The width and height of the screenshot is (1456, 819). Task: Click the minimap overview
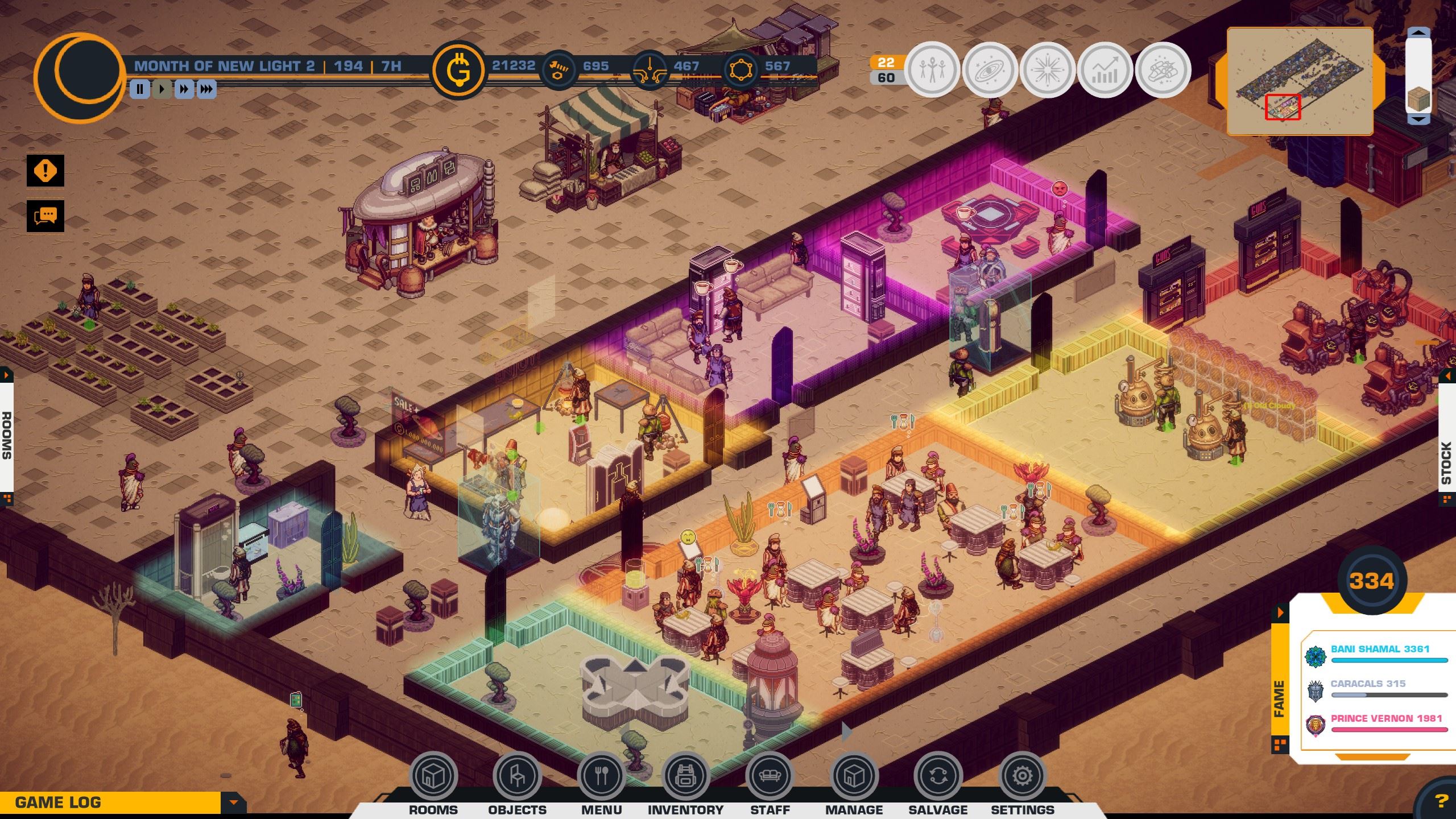pos(1300,81)
